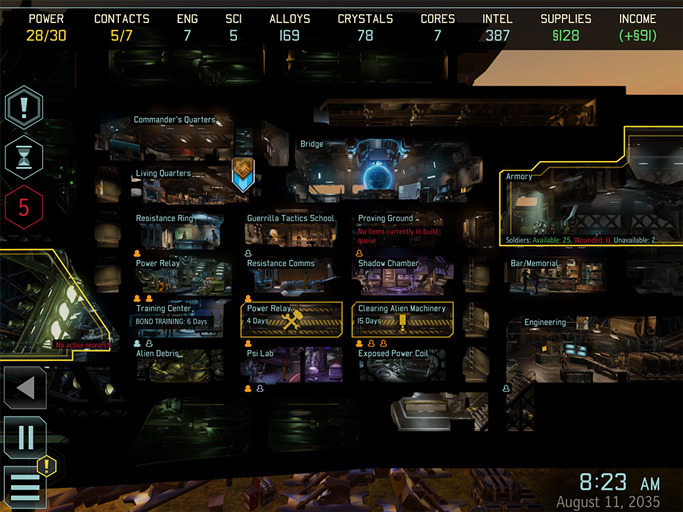Open the exclamation alert notification button

[24, 106]
